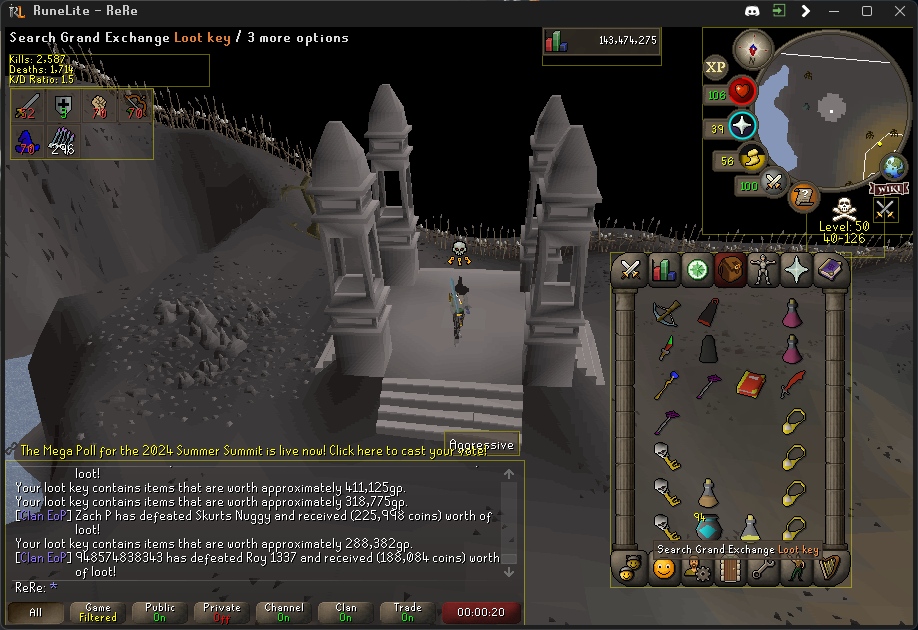
Task: Open the Music tab harp icon
Action: [829, 569]
